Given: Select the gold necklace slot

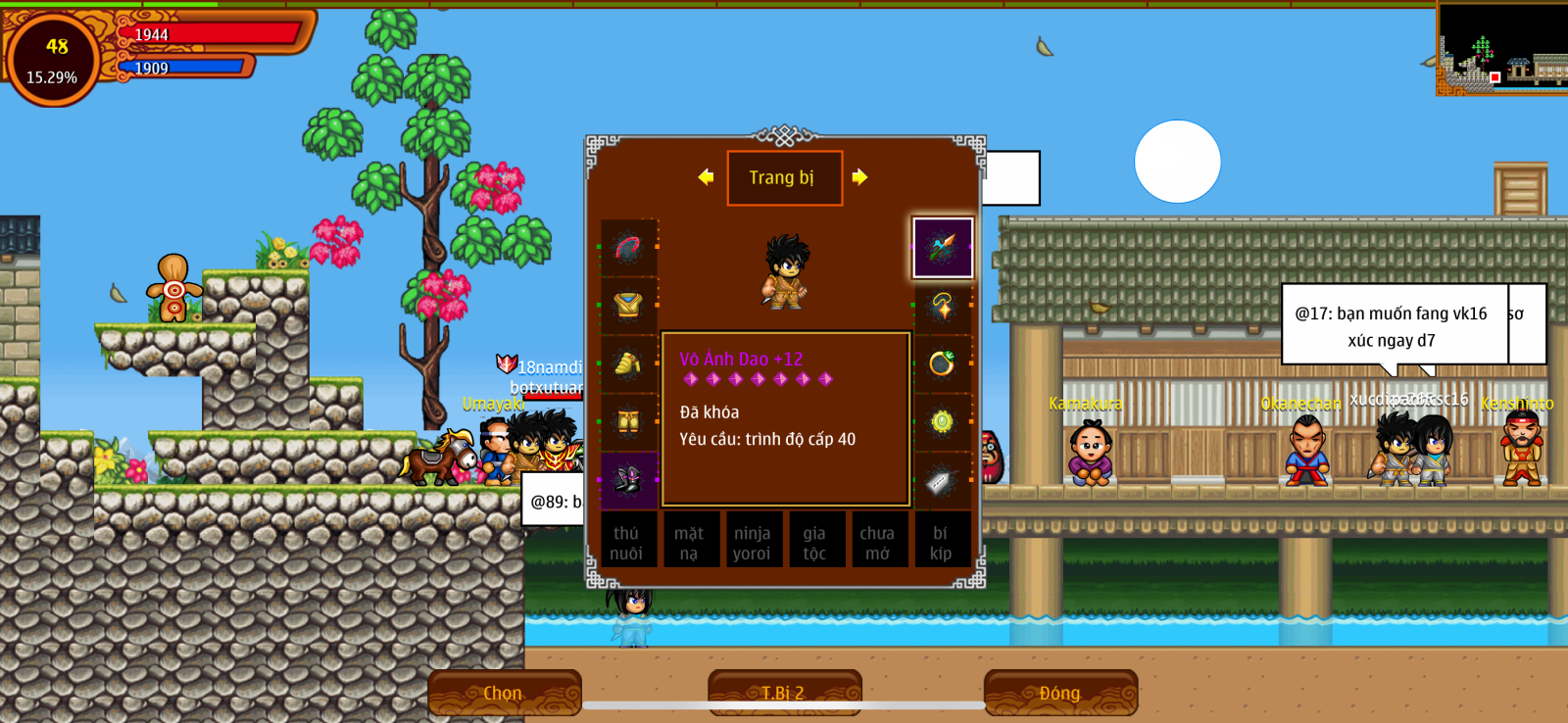Looking at the screenshot, I should tap(942, 306).
